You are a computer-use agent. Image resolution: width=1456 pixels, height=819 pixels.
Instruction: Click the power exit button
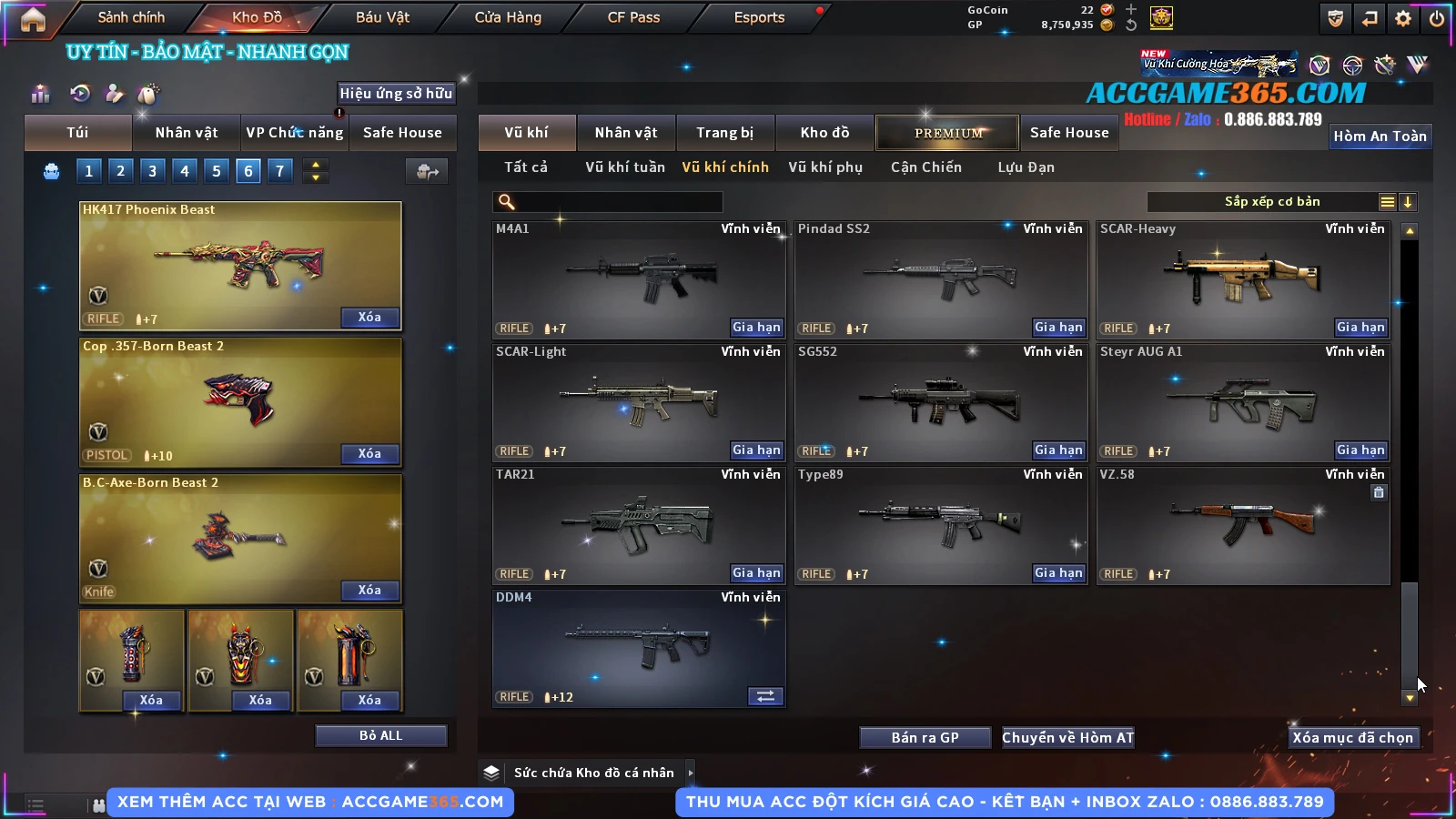pyautogui.click(x=1437, y=18)
